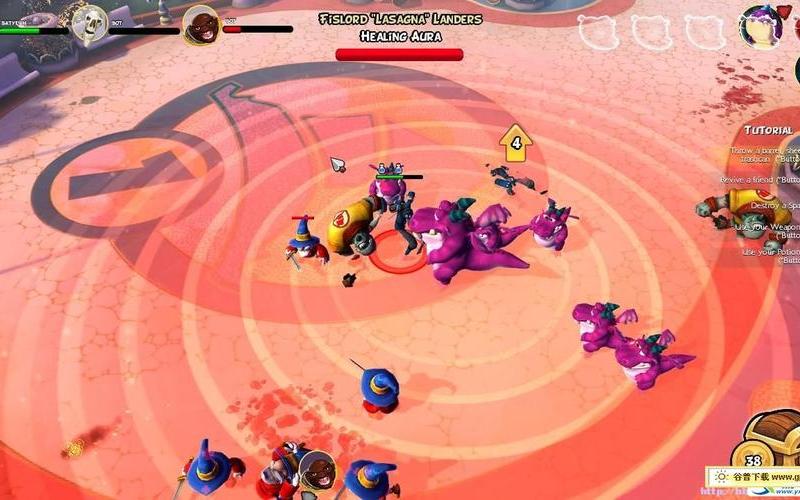Select the grinning bot character portrait
The width and height of the screenshot is (800, 500).
(x=202, y=24)
